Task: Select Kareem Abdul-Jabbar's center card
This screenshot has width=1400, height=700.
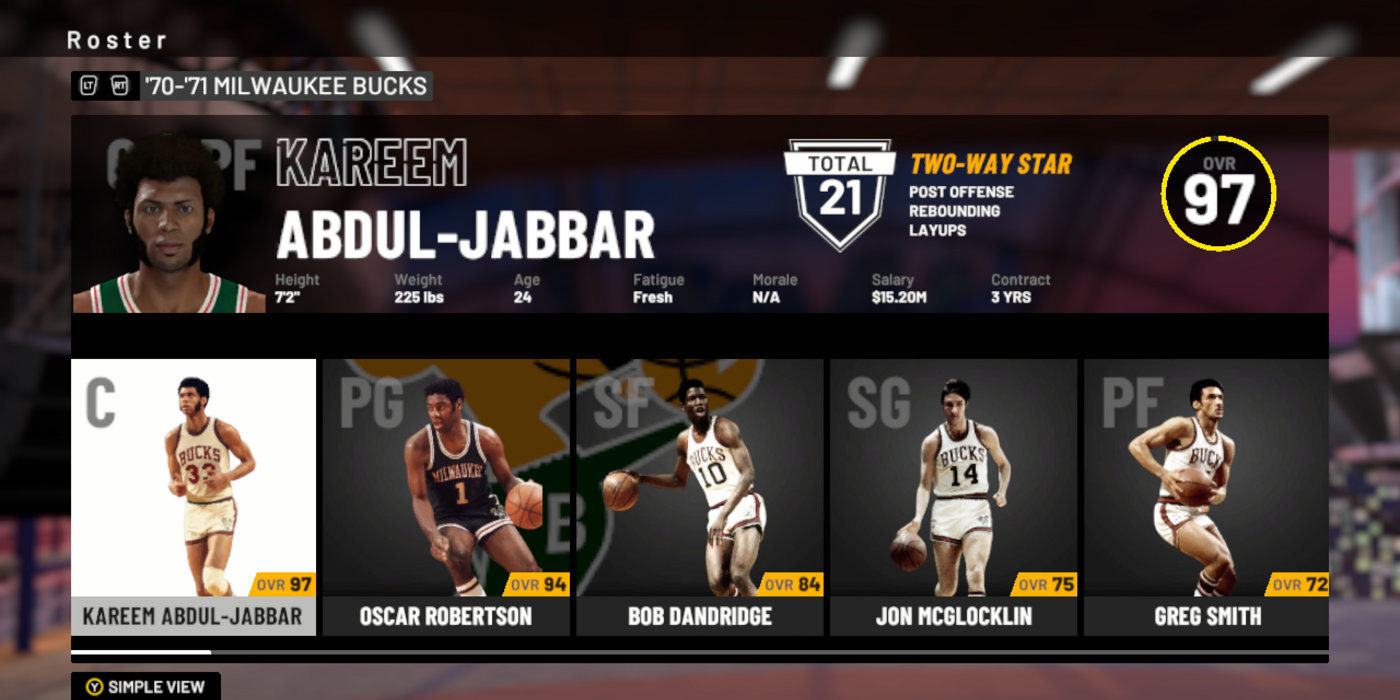Action: [193, 497]
